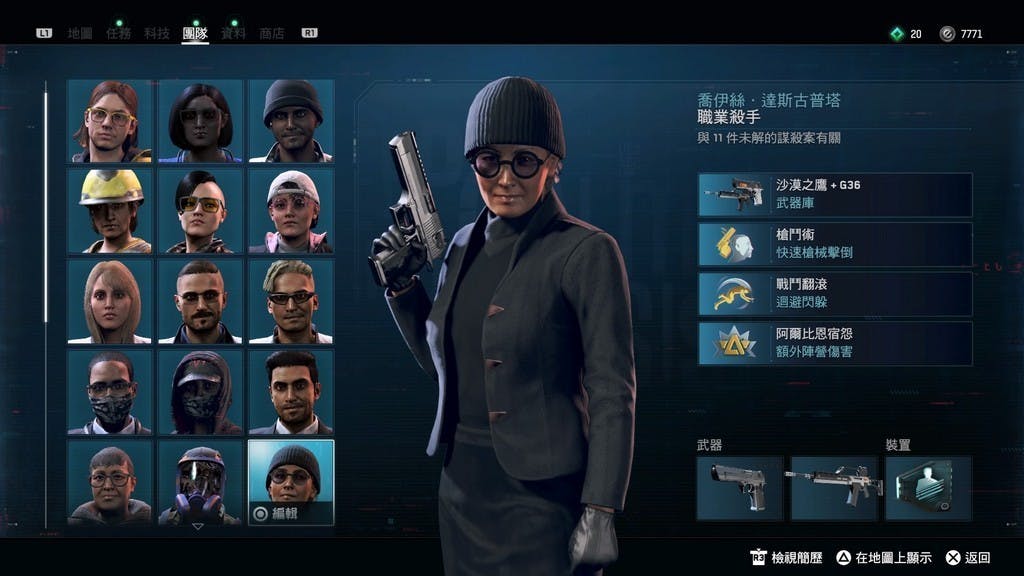Show the 阿爾比恩宿怨 perk details
This screenshot has height=576, width=1024.
click(835, 342)
